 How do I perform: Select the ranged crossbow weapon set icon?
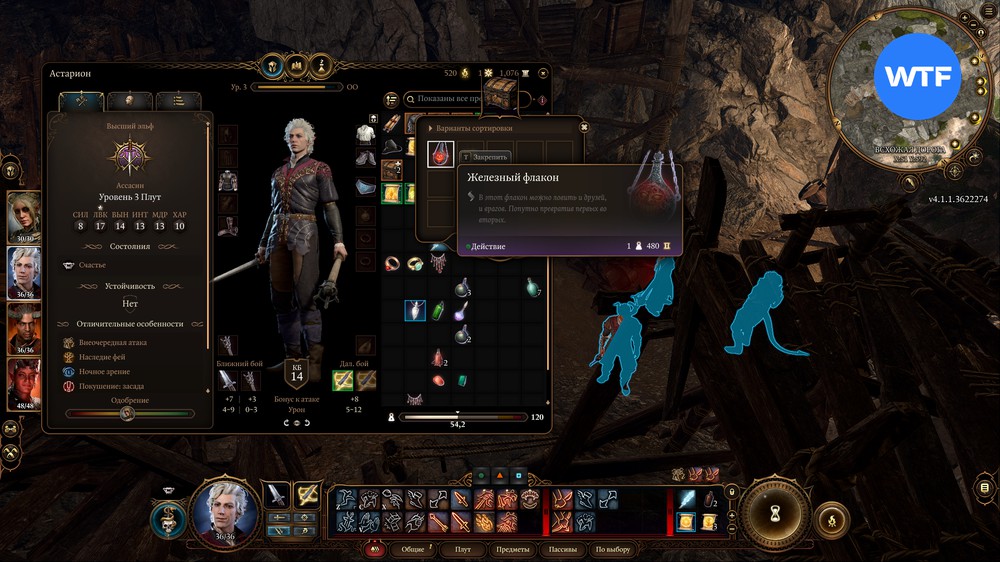(x=307, y=494)
